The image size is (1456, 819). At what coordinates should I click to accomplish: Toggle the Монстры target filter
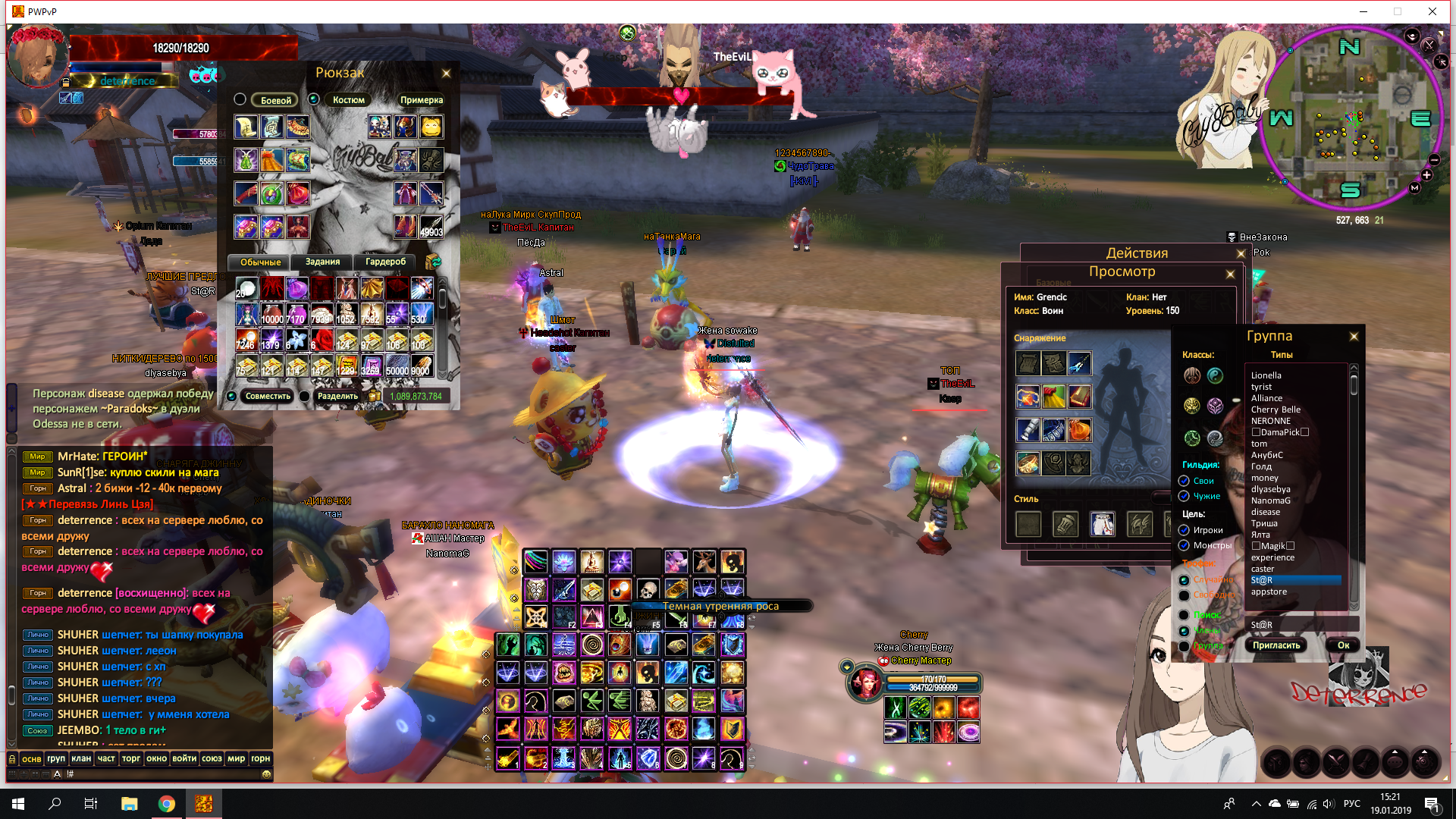[1184, 545]
